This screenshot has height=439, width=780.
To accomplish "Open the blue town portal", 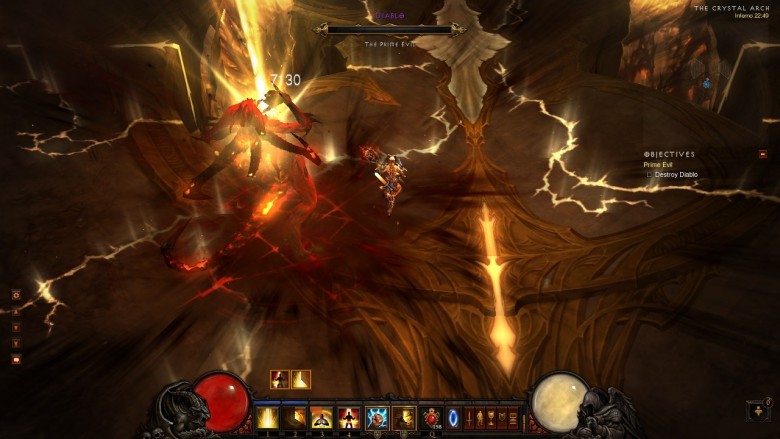I will pyautogui.click(x=455, y=417).
